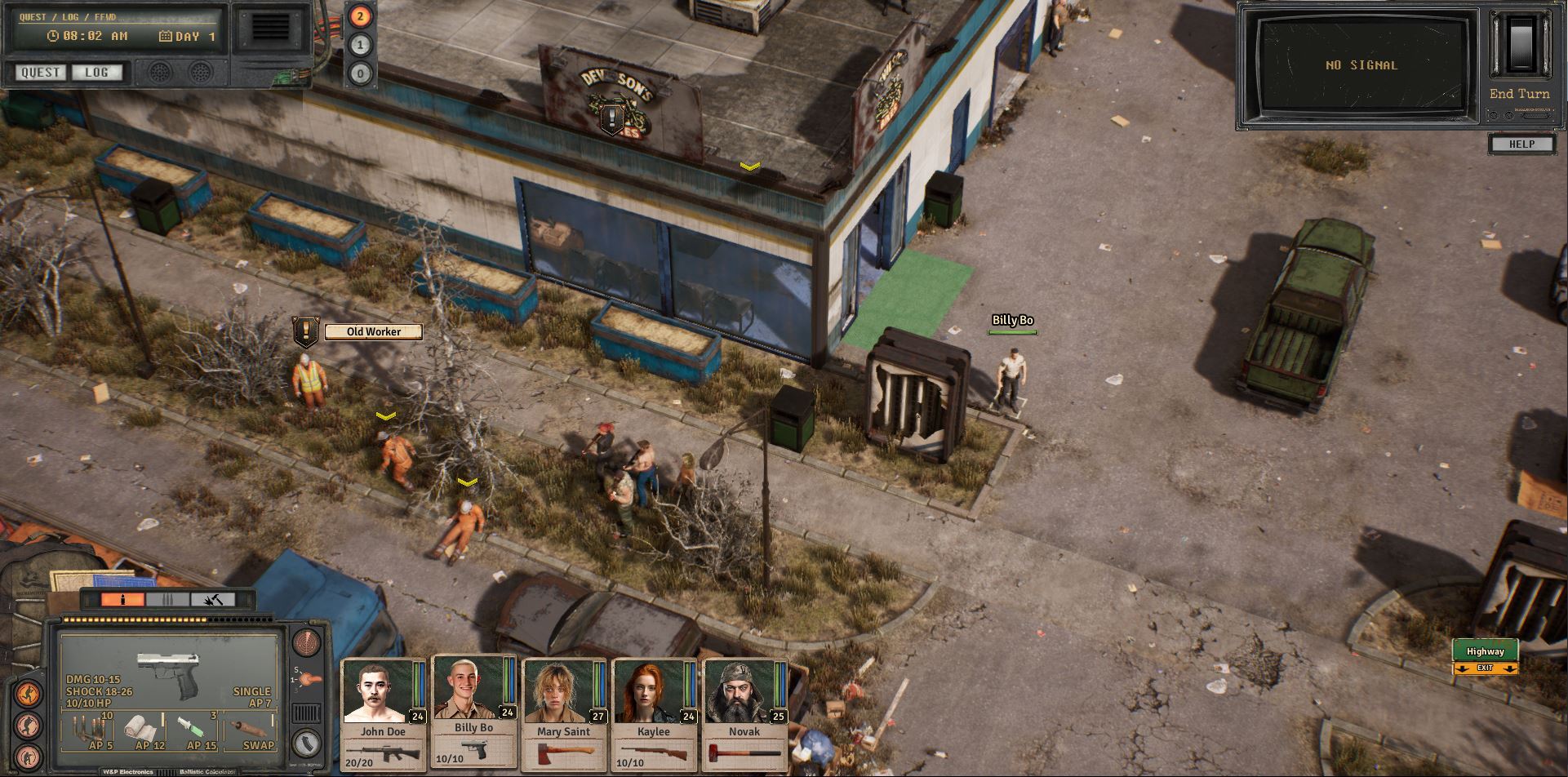Choose the burst fire ammo mode
Image resolution: width=1568 pixels, height=777 pixels.
(167, 600)
